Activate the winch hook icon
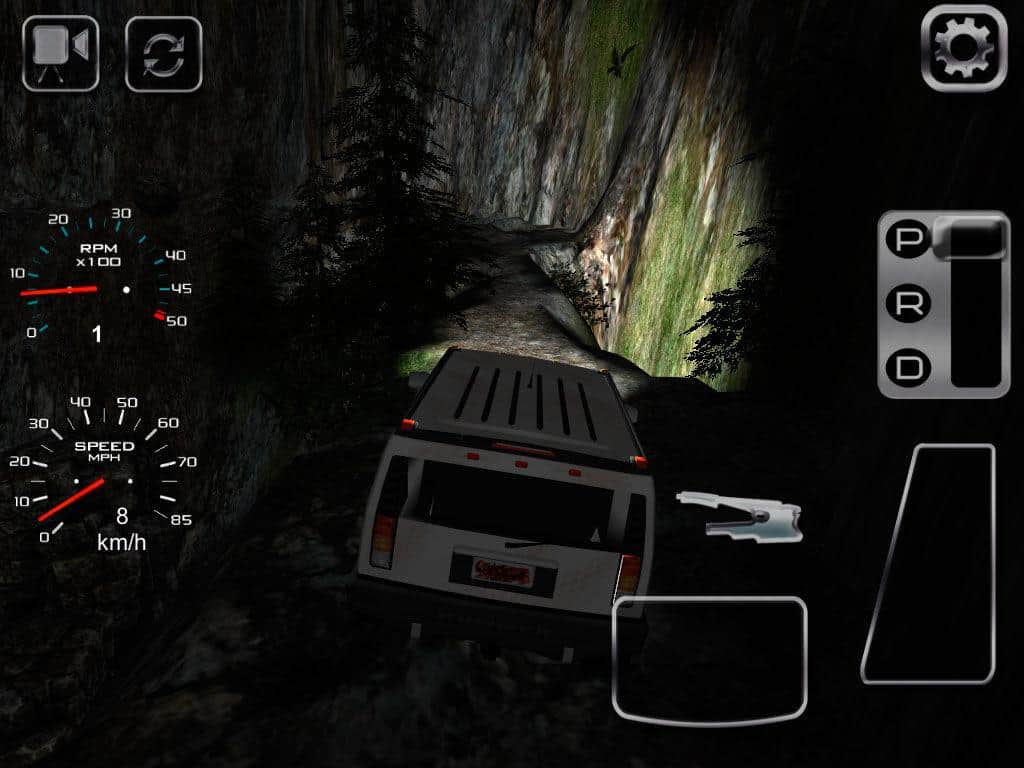 pyautogui.click(x=742, y=513)
